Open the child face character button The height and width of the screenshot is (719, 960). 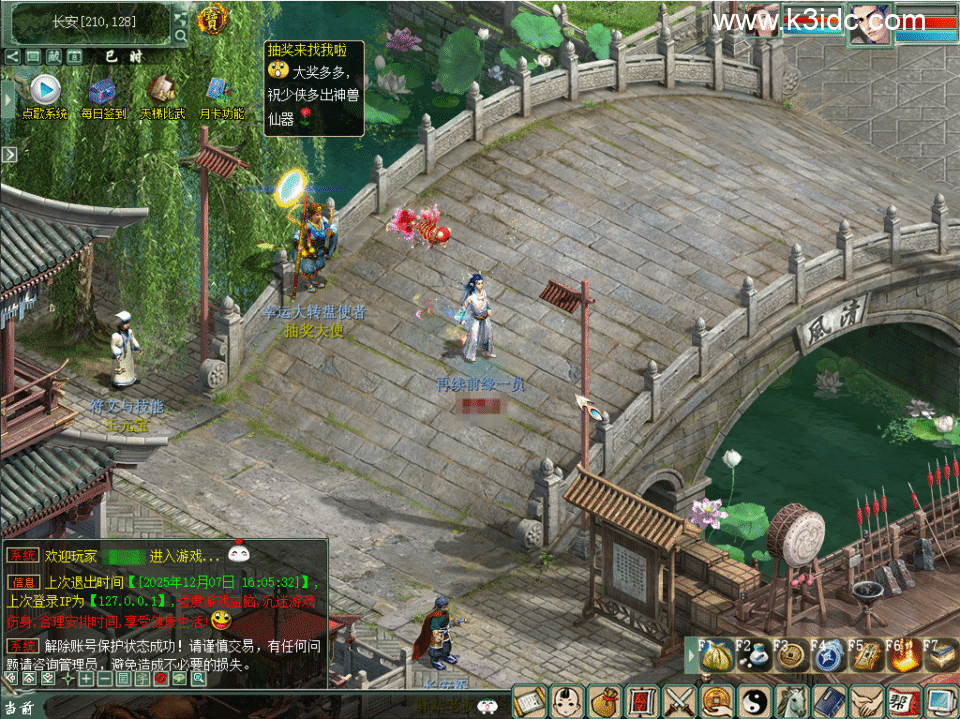pyautogui.click(x=567, y=700)
